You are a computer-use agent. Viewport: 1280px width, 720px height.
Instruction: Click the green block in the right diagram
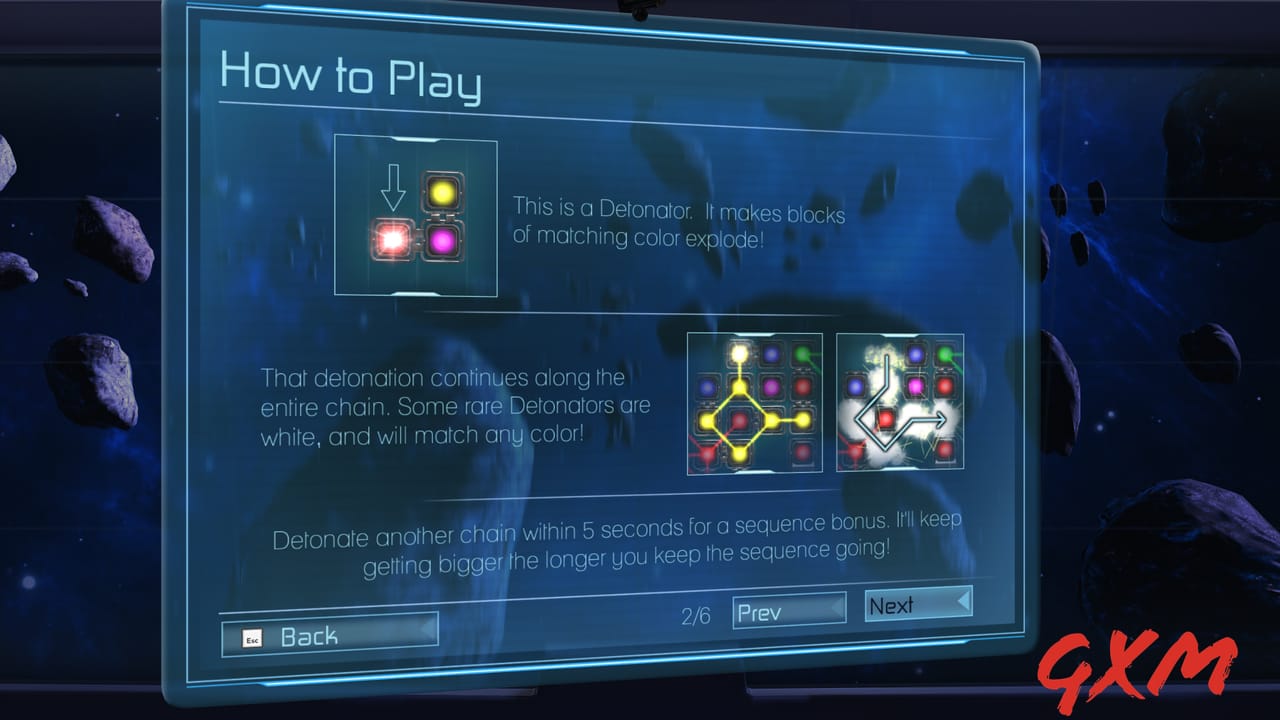[x=943, y=353]
